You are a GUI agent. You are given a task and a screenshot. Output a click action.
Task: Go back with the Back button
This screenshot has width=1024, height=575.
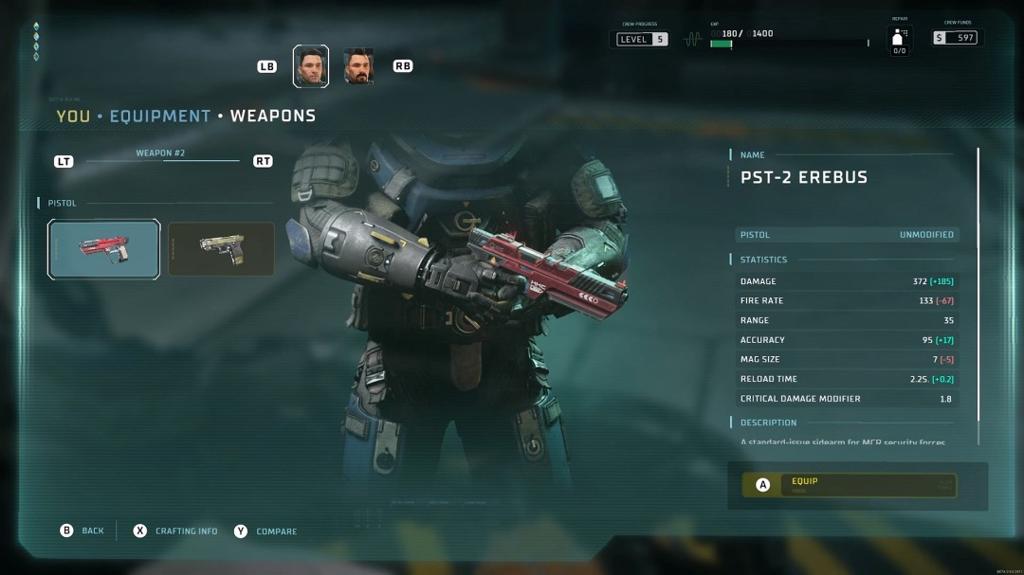tap(82, 531)
